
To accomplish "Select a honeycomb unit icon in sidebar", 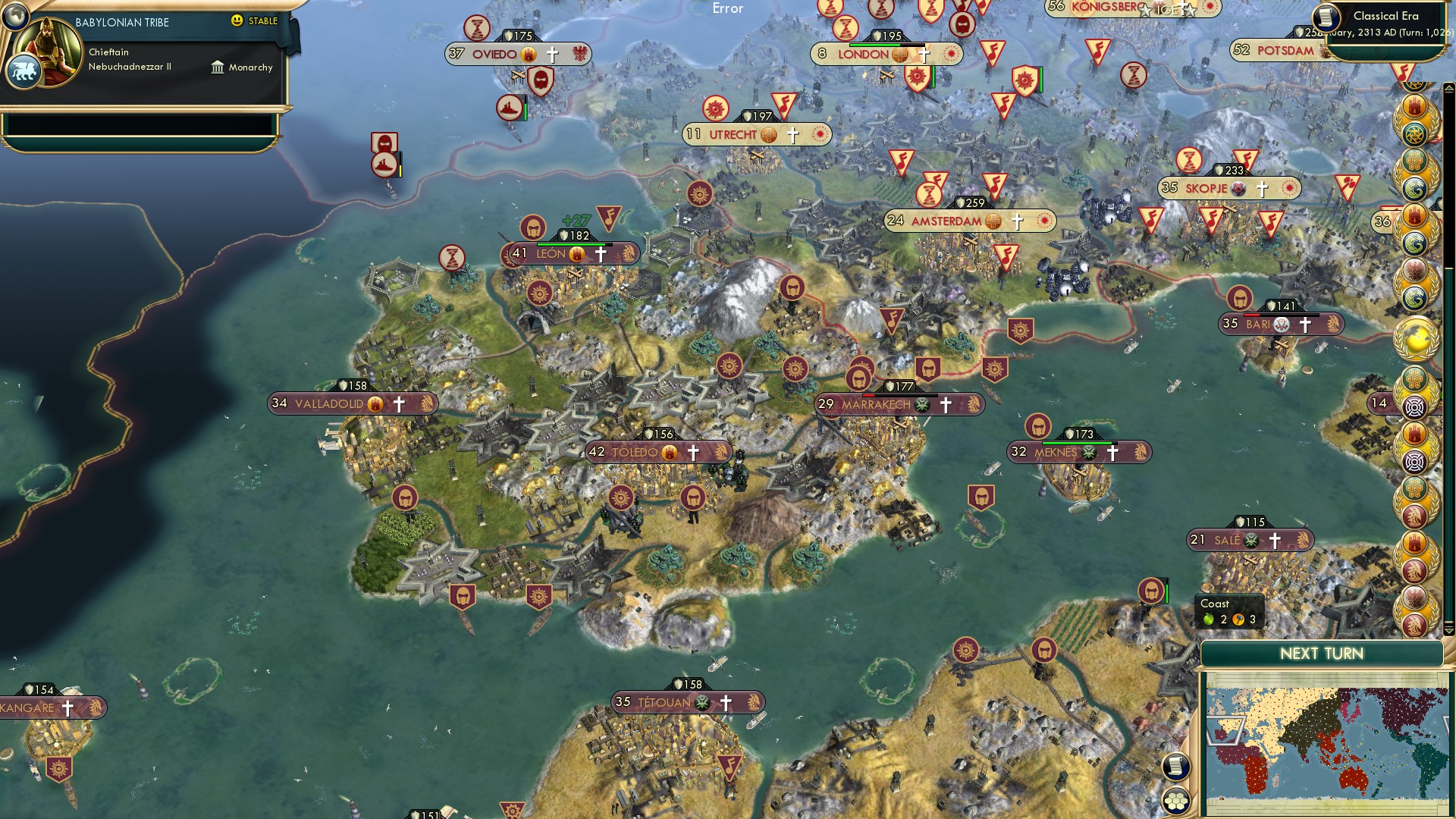I will pyautogui.click(x=1415, y=379).
